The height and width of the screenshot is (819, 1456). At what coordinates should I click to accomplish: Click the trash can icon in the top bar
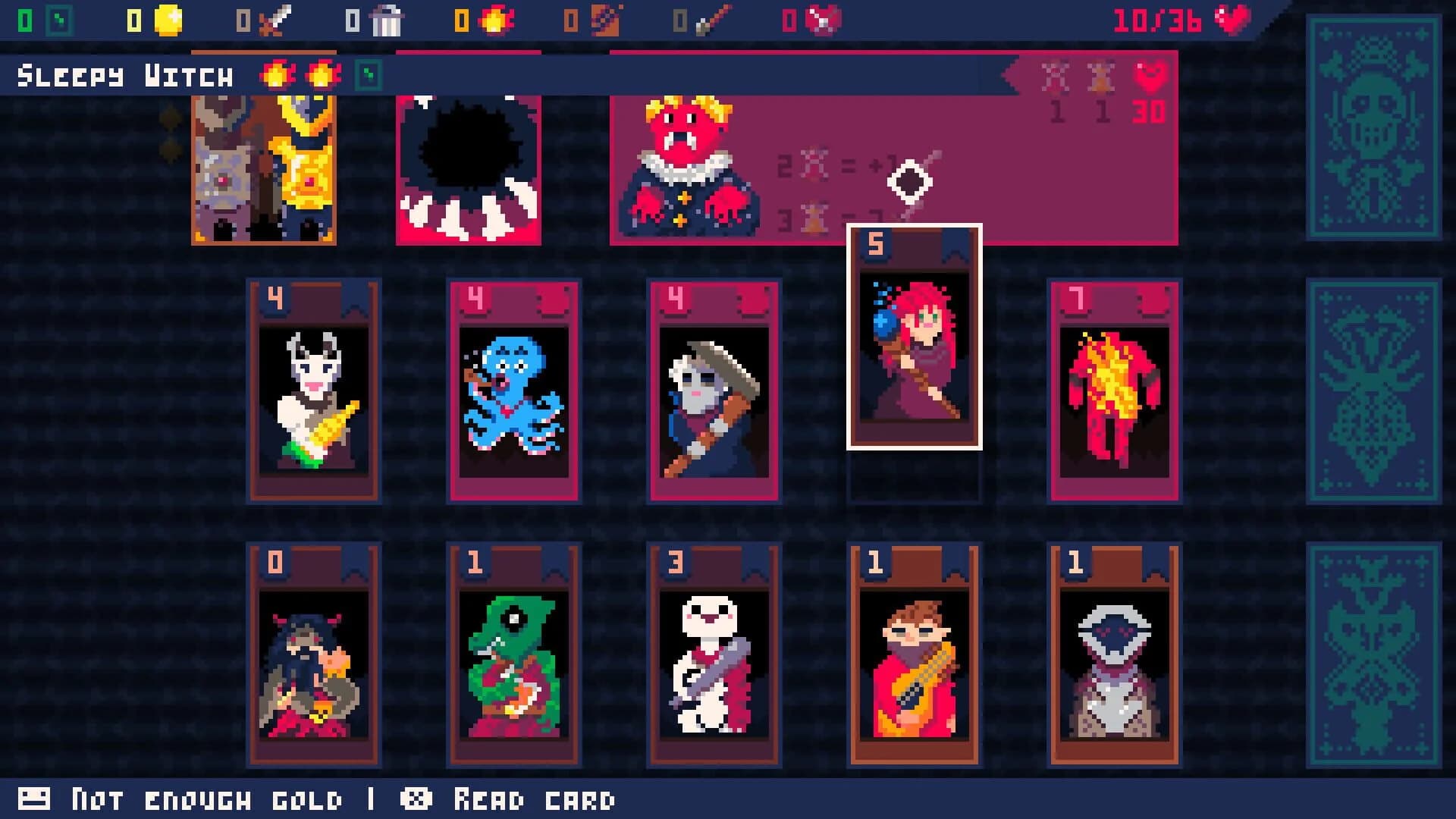pyautogui.click(x=385, y=23)
